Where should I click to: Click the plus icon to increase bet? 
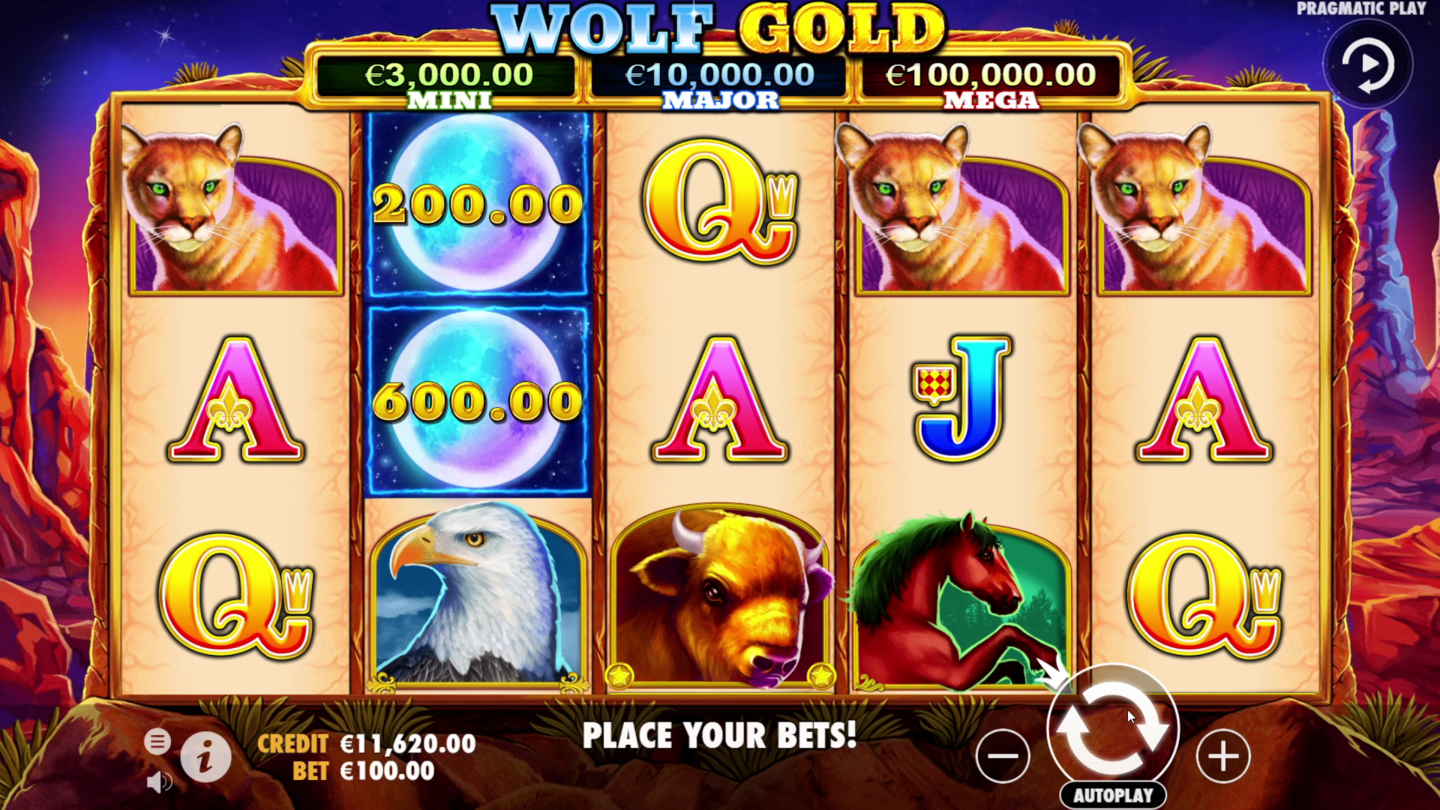point(1224,758)
